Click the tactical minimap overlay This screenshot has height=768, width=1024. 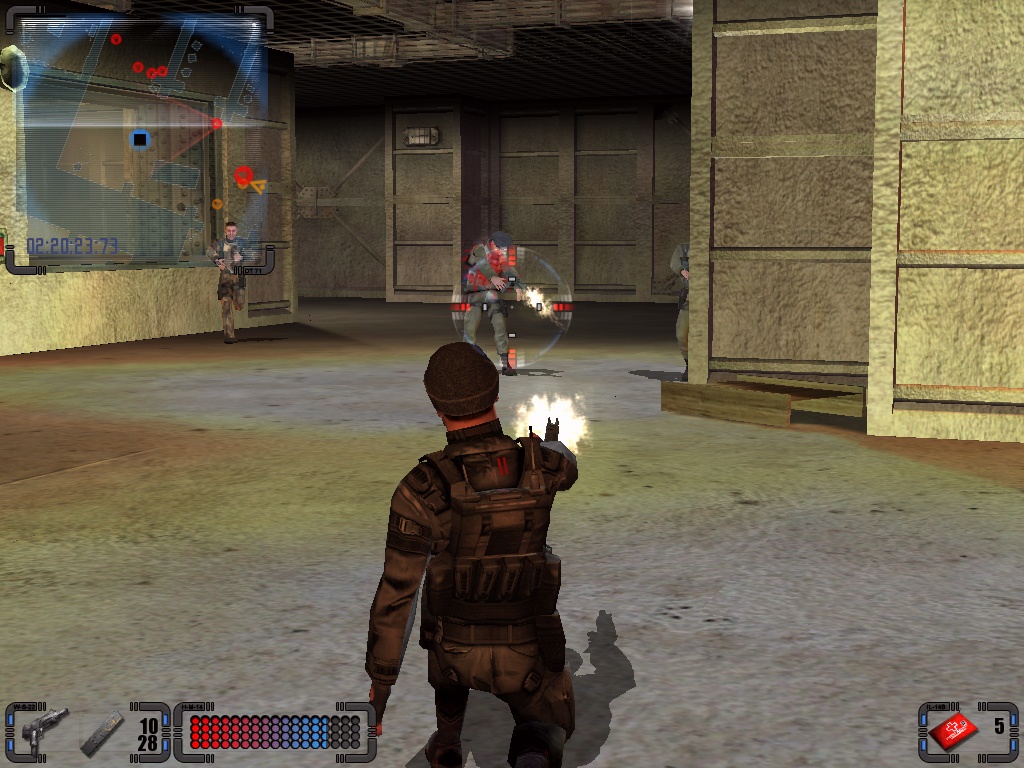point(140,140)
